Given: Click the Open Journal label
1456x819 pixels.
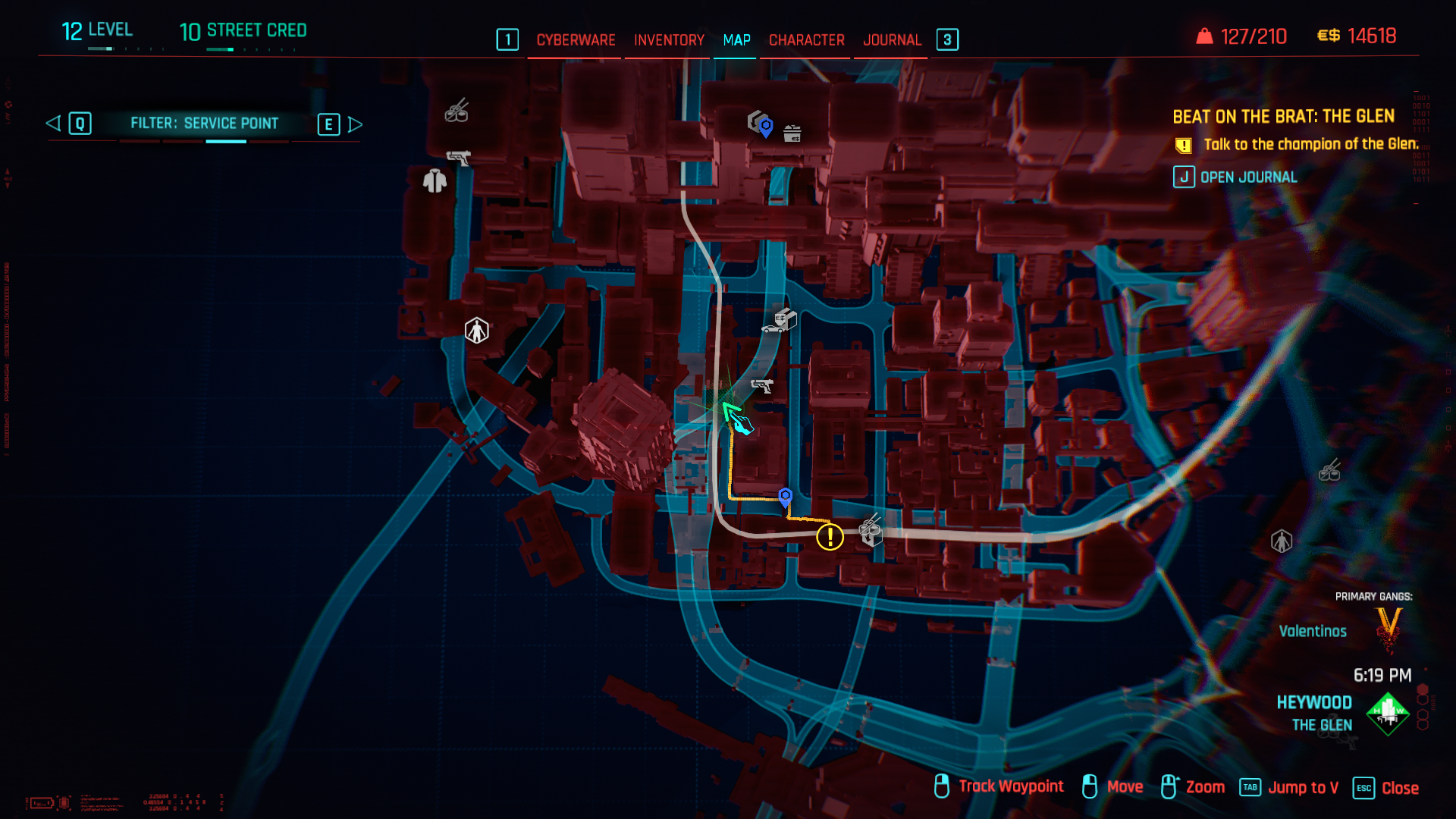Looking at the screenshot, I should pyautogui.click(x=1248, y=177).
